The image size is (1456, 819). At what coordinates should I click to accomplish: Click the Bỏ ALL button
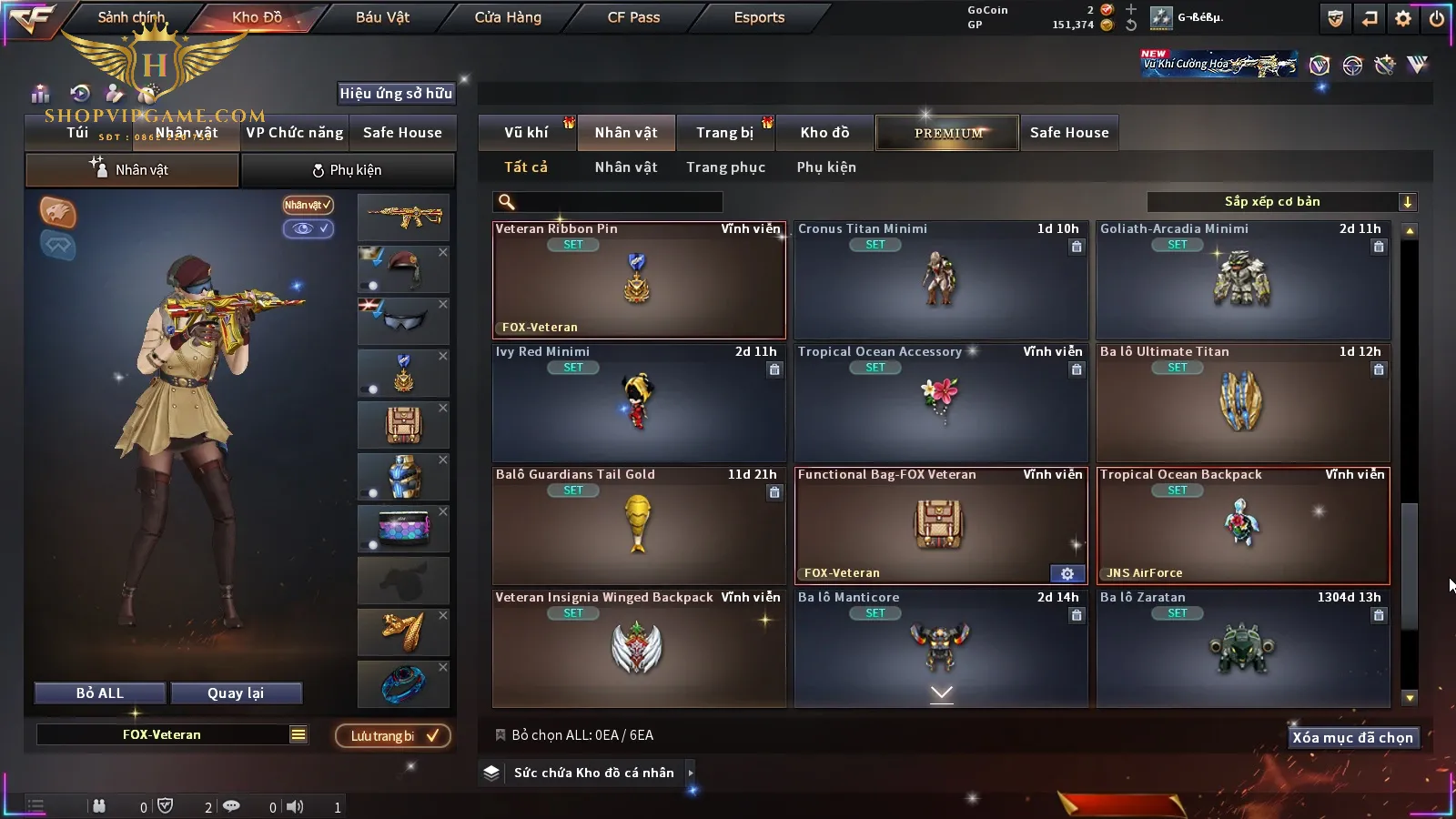tap(100, 693)
